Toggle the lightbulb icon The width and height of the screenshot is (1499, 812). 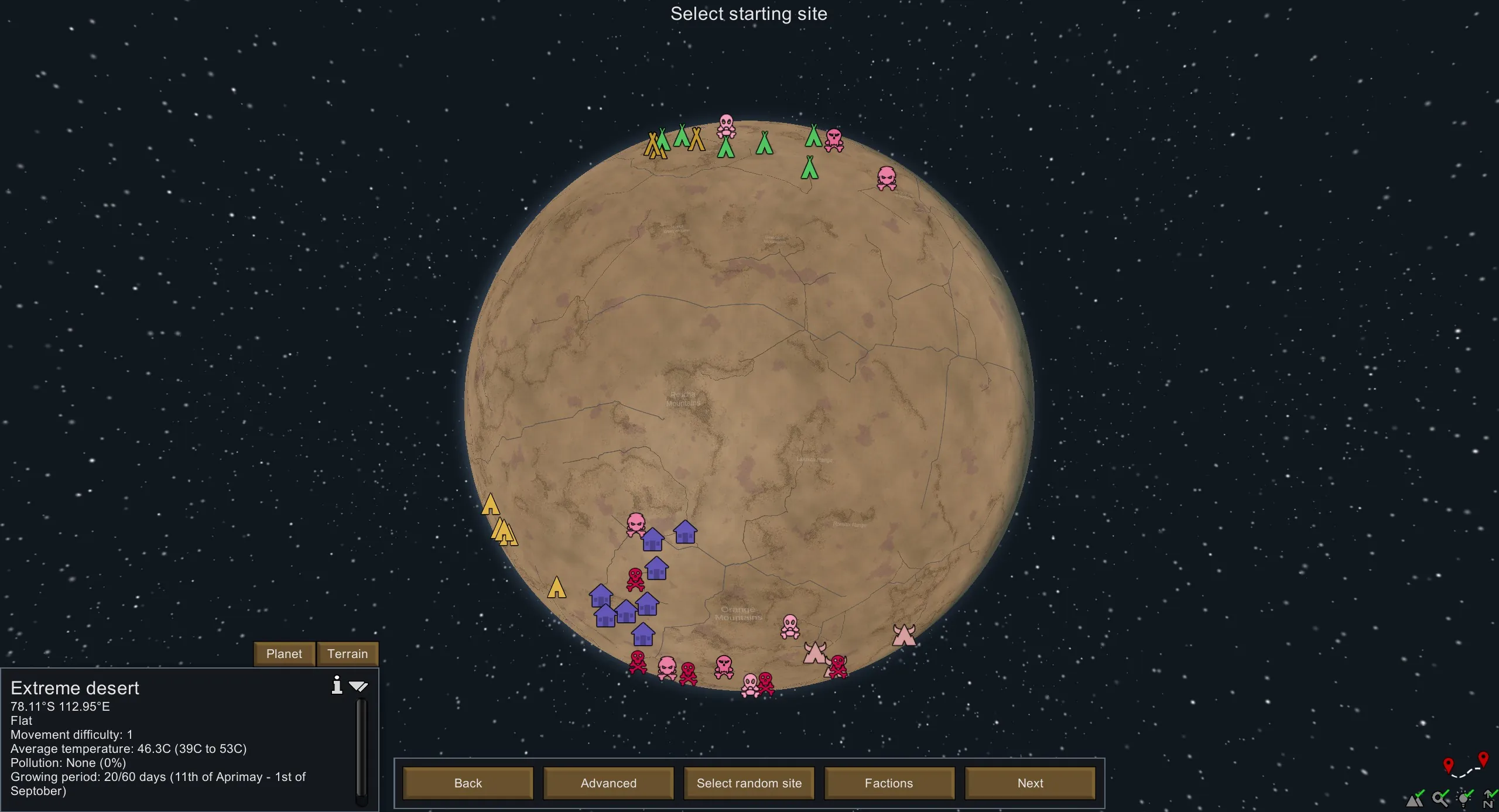point(1465,798)
